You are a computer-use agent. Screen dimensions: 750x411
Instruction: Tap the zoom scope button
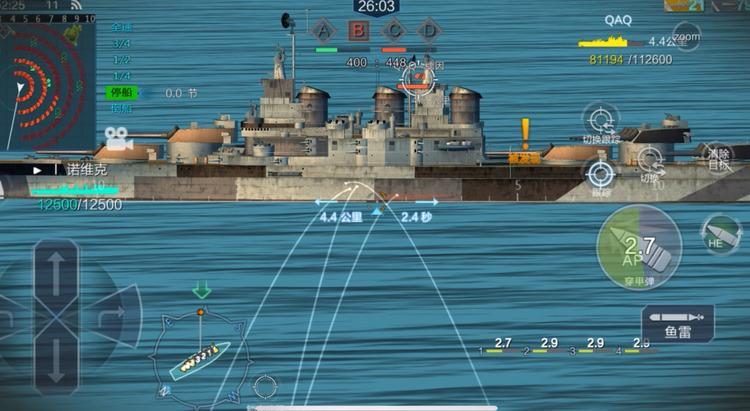(686, 38)
